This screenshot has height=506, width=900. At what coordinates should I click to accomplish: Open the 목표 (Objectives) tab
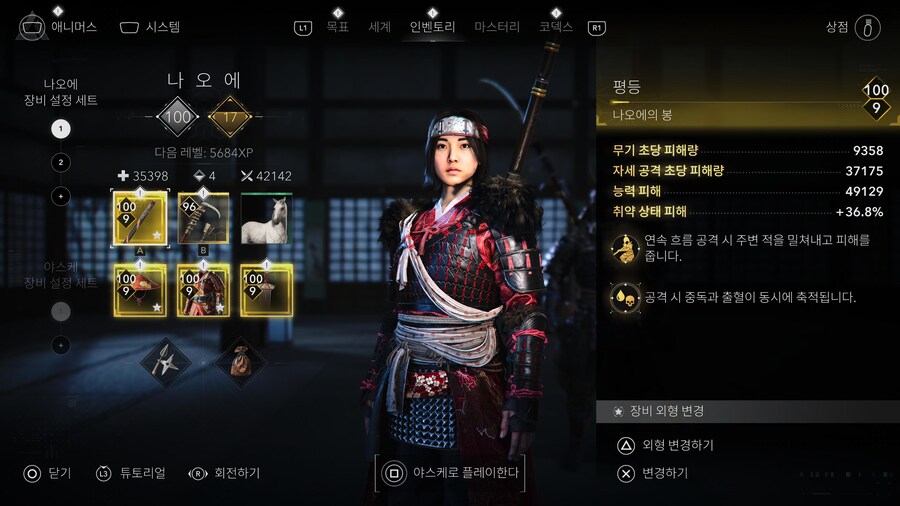click(x=337, y=27)
